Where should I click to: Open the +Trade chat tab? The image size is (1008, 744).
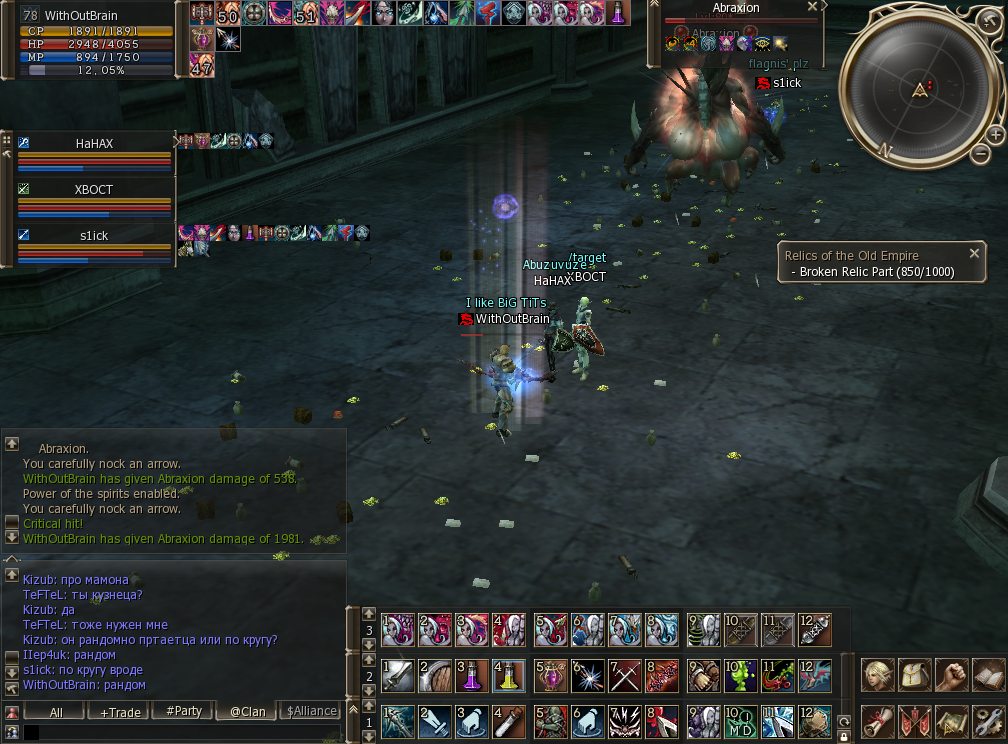(x=119, y=711)
